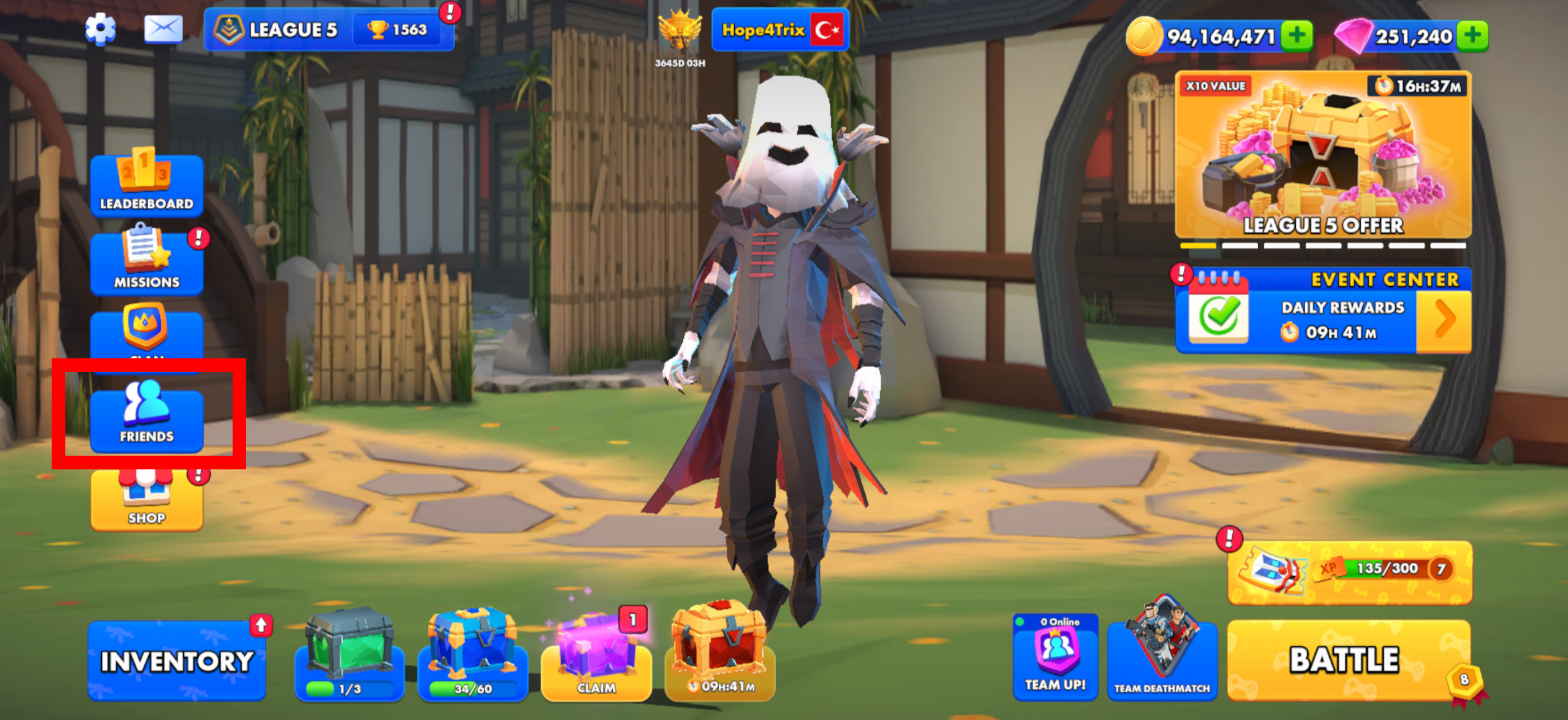The width and height of the screenshot is (1568, 720).
Task: Open the League 5 Offer banner
Action: (x=1323, y=155)
